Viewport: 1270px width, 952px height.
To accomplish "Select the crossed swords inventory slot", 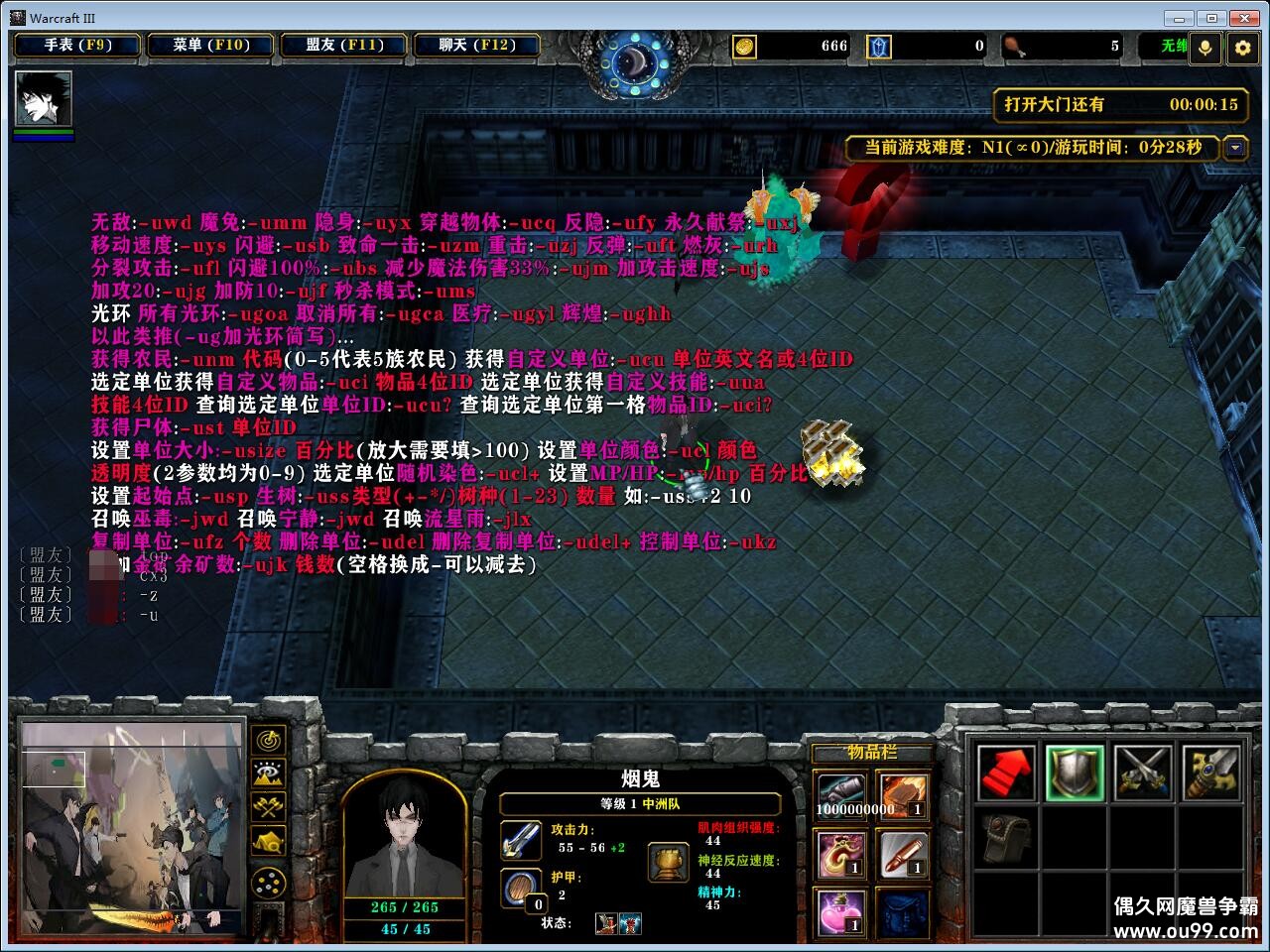I will (1141, 772).
